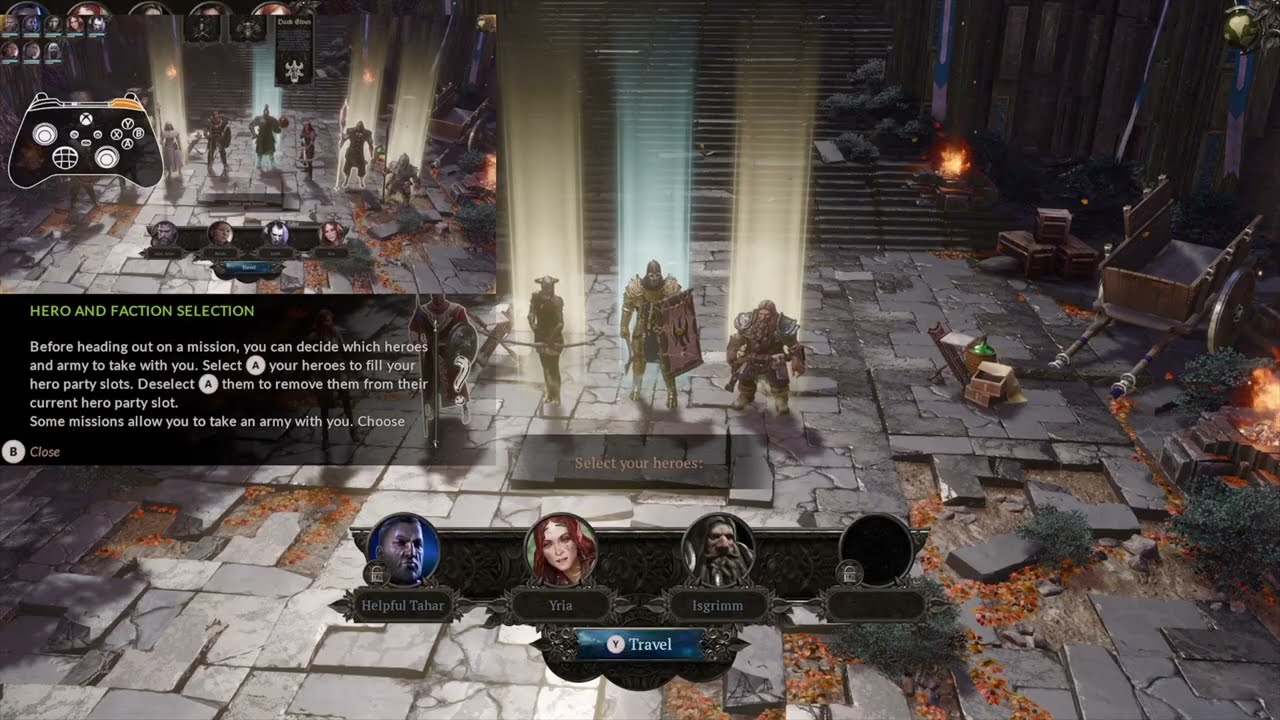Select the Isgrimm dwarf portrait slot

(x=717, y=550)
